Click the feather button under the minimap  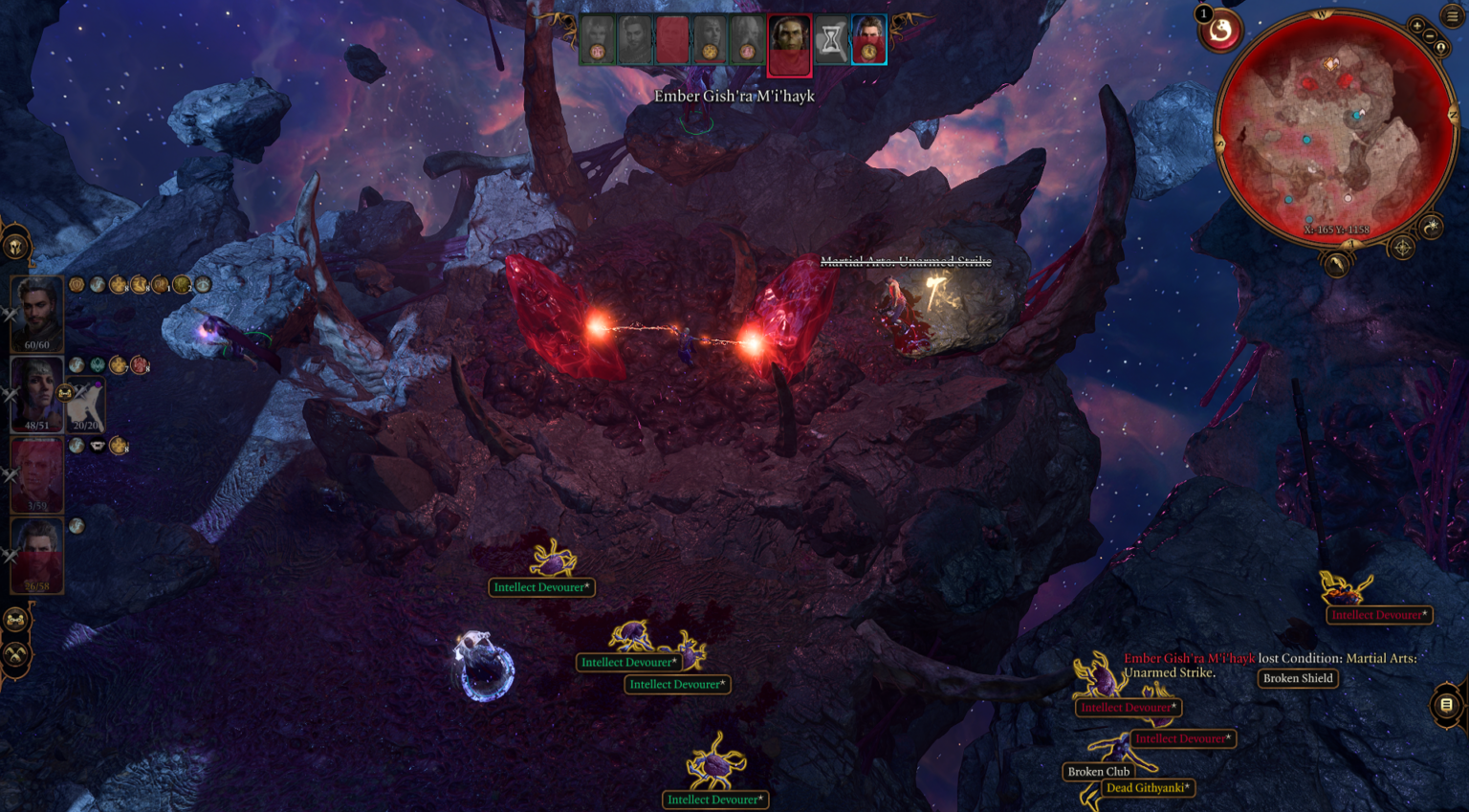click(1337, 262)
